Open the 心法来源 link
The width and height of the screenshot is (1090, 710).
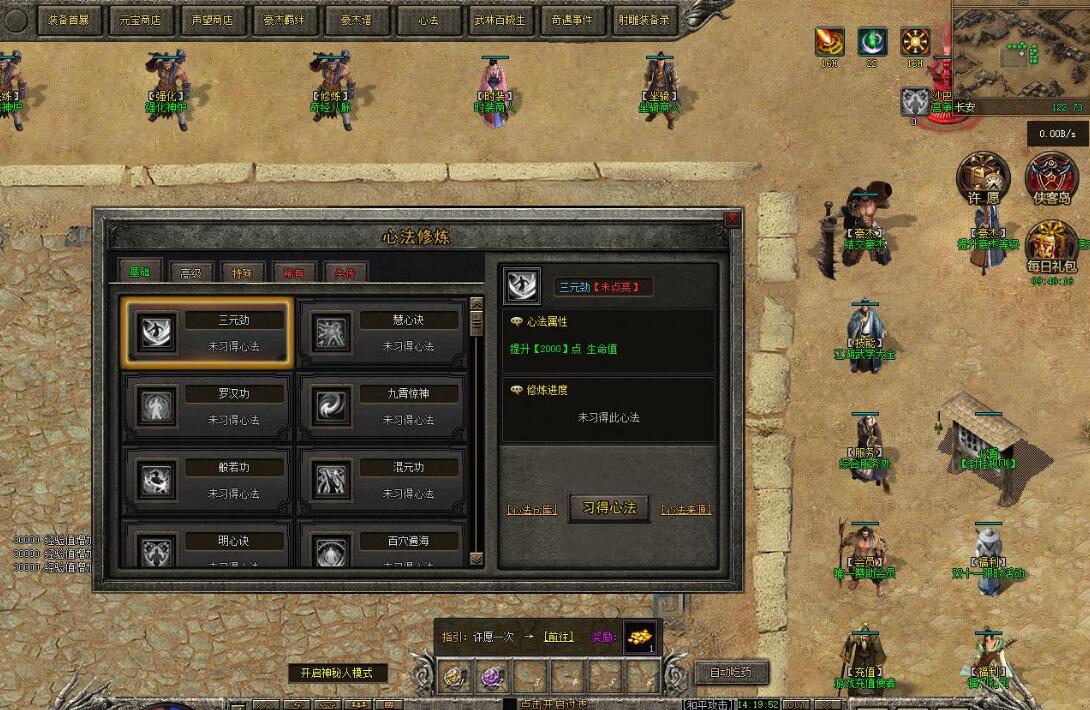tap(686, 509)
